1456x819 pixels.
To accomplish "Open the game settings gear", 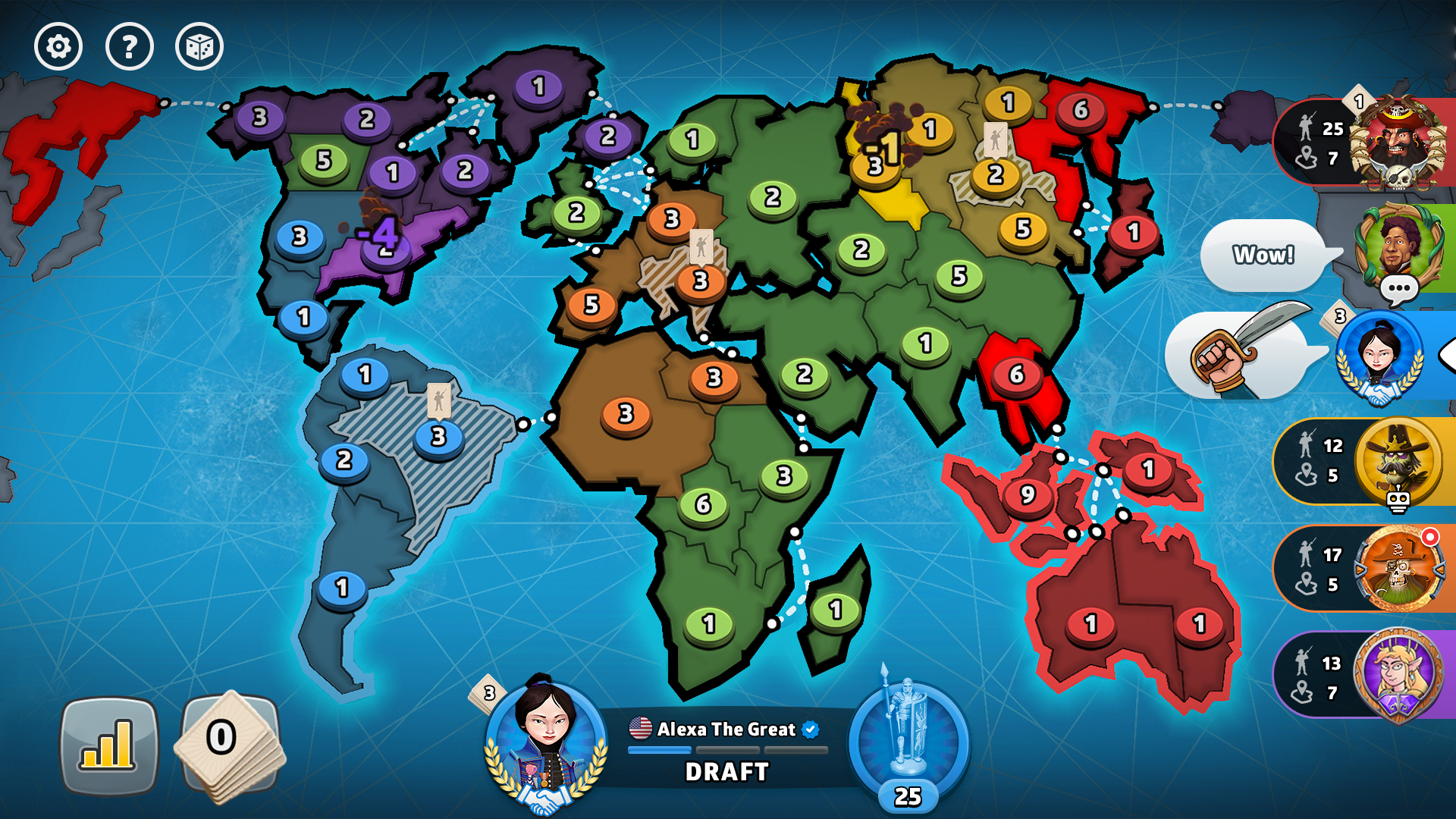I will (59, 47).
